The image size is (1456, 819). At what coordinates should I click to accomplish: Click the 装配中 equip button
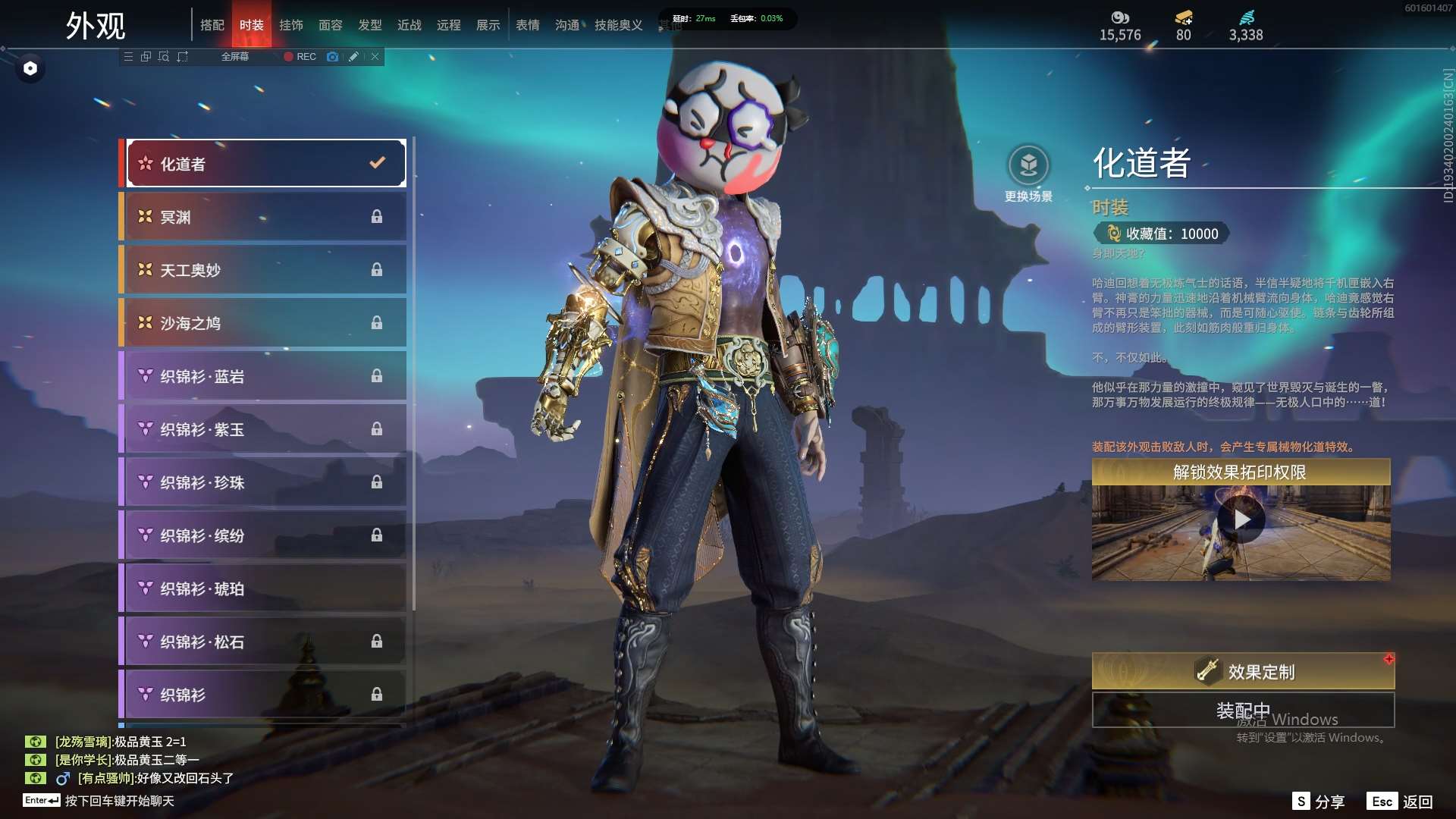click(x=1243, y=711)
